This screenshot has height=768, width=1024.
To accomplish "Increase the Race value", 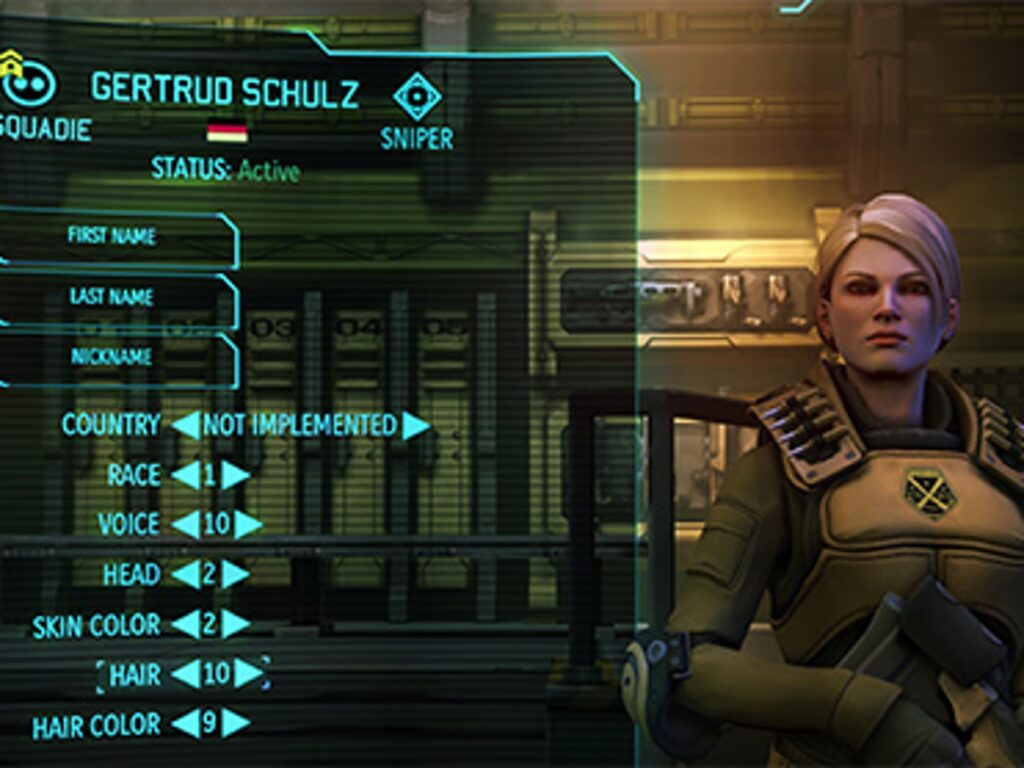I will [x=236, y=474].
